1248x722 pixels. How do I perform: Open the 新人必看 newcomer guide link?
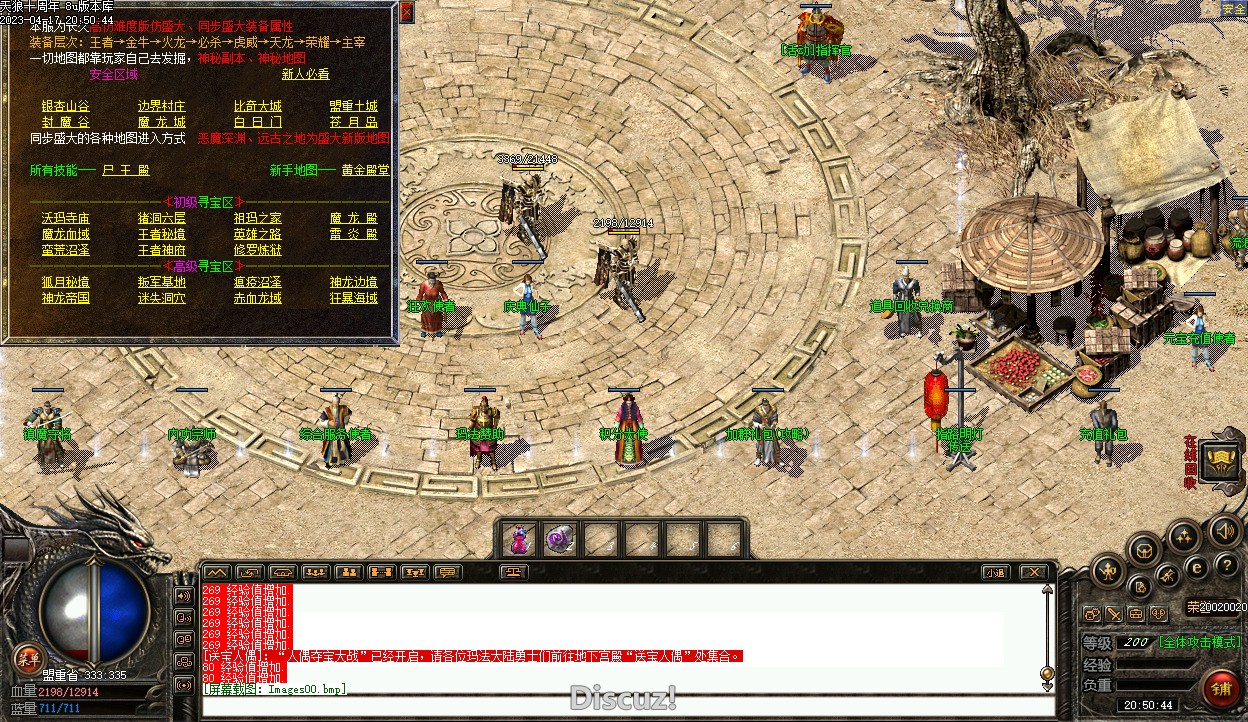(x=305, y=74)
